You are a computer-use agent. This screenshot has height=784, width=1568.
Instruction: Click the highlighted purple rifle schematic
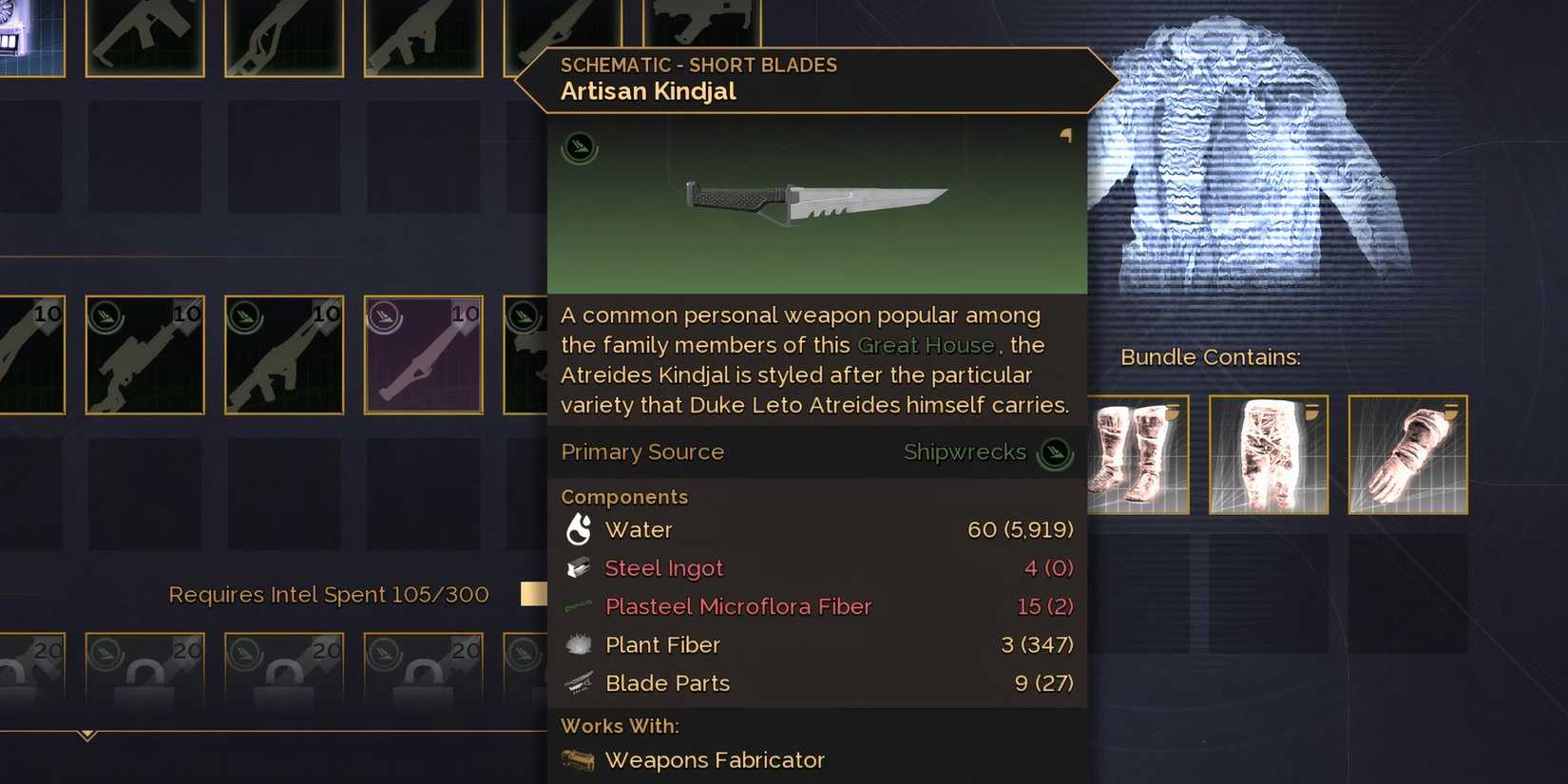pyautogui.click(x=423, y=354)
